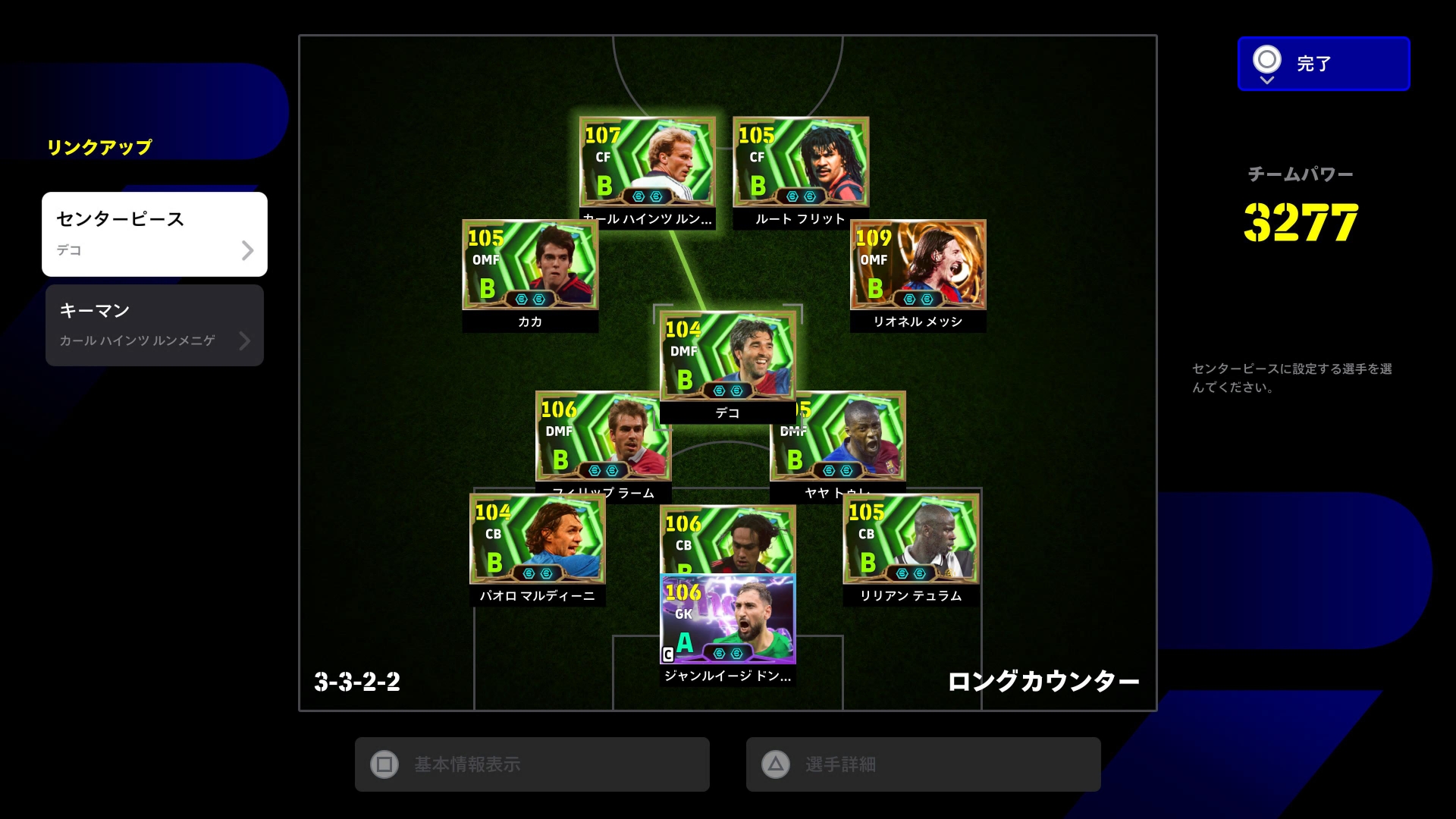
Task: Select the キーマン (Key Man) option
Action: pos(155,325)
